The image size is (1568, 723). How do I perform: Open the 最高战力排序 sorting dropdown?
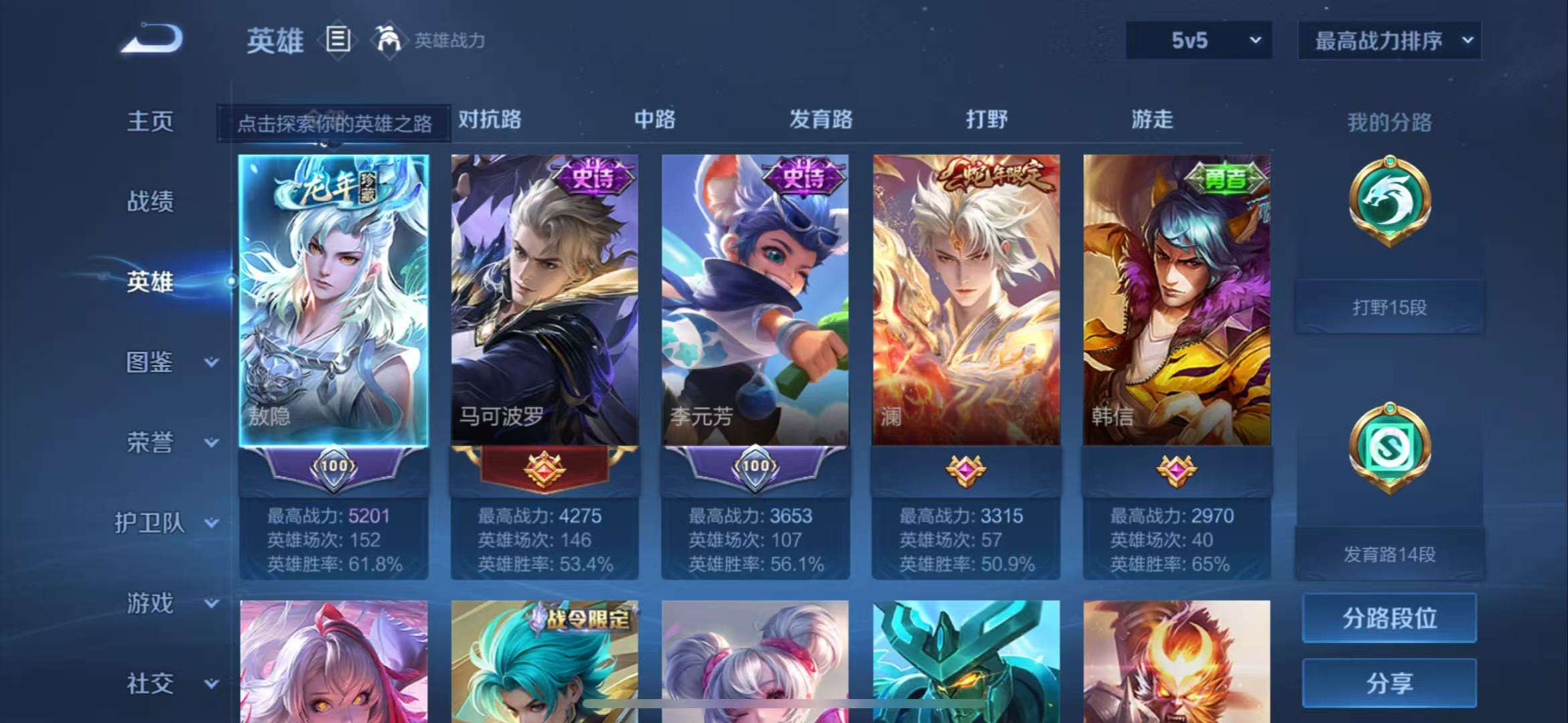click(x=1389, y=40)
